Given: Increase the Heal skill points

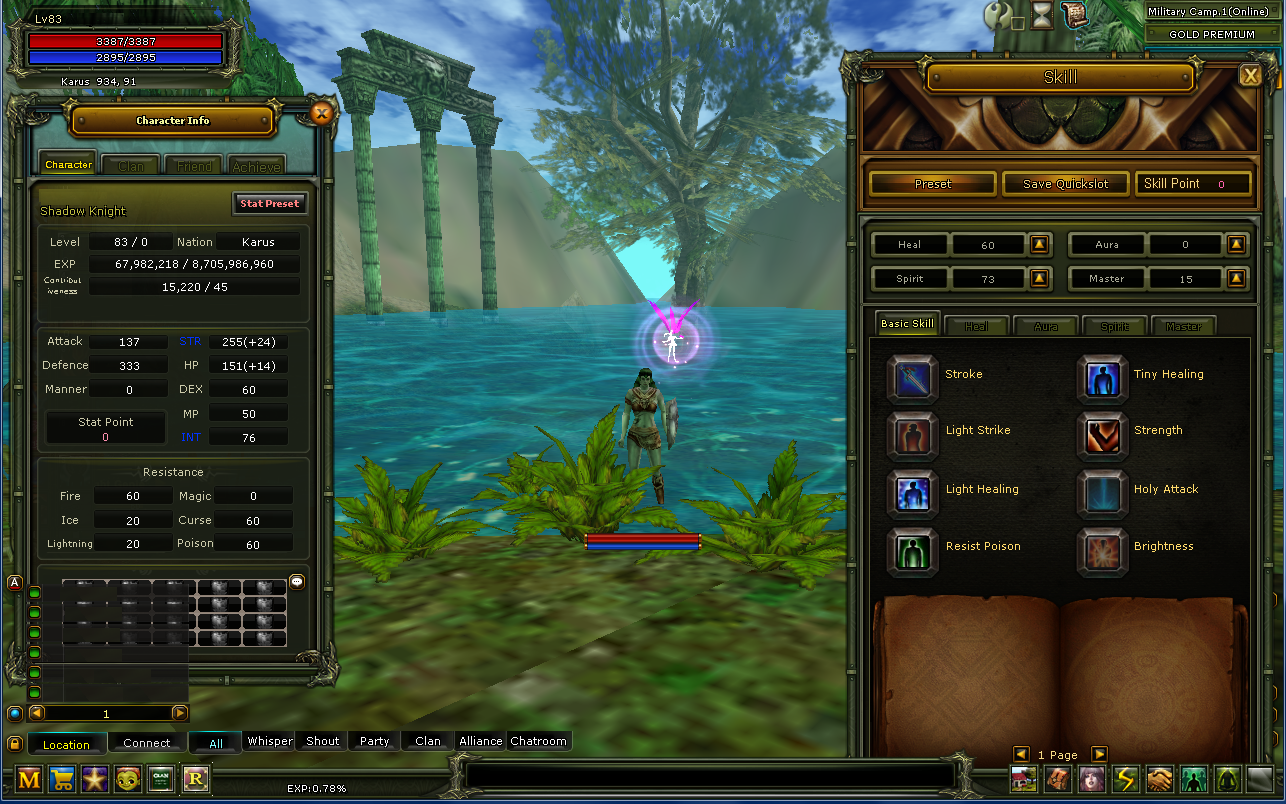Looking at the screenshot, I should tap(1040, 244).
